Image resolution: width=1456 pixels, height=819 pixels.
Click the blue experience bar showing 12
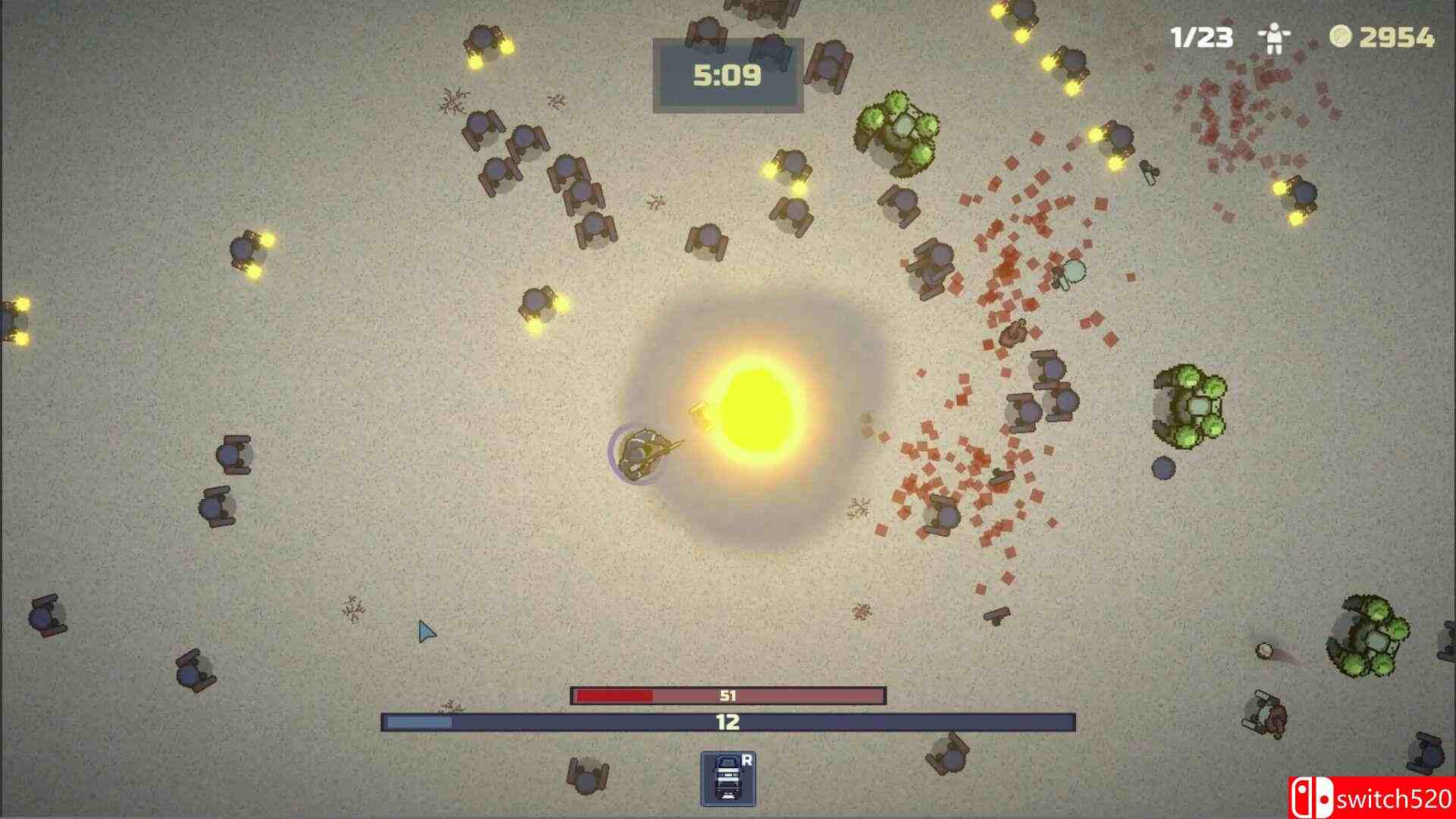(x=728, y=724)
